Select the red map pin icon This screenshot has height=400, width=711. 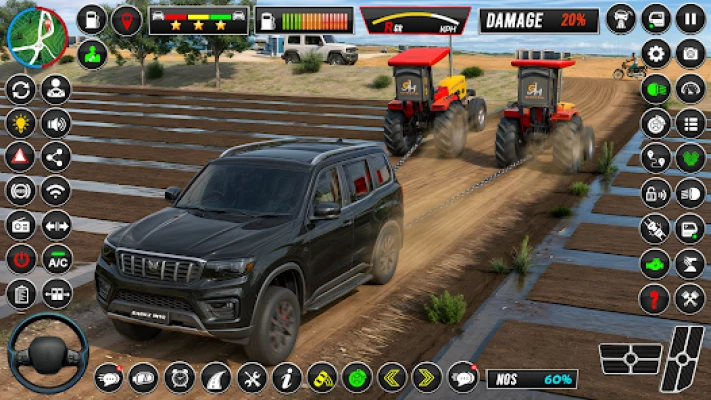point(126,20)
